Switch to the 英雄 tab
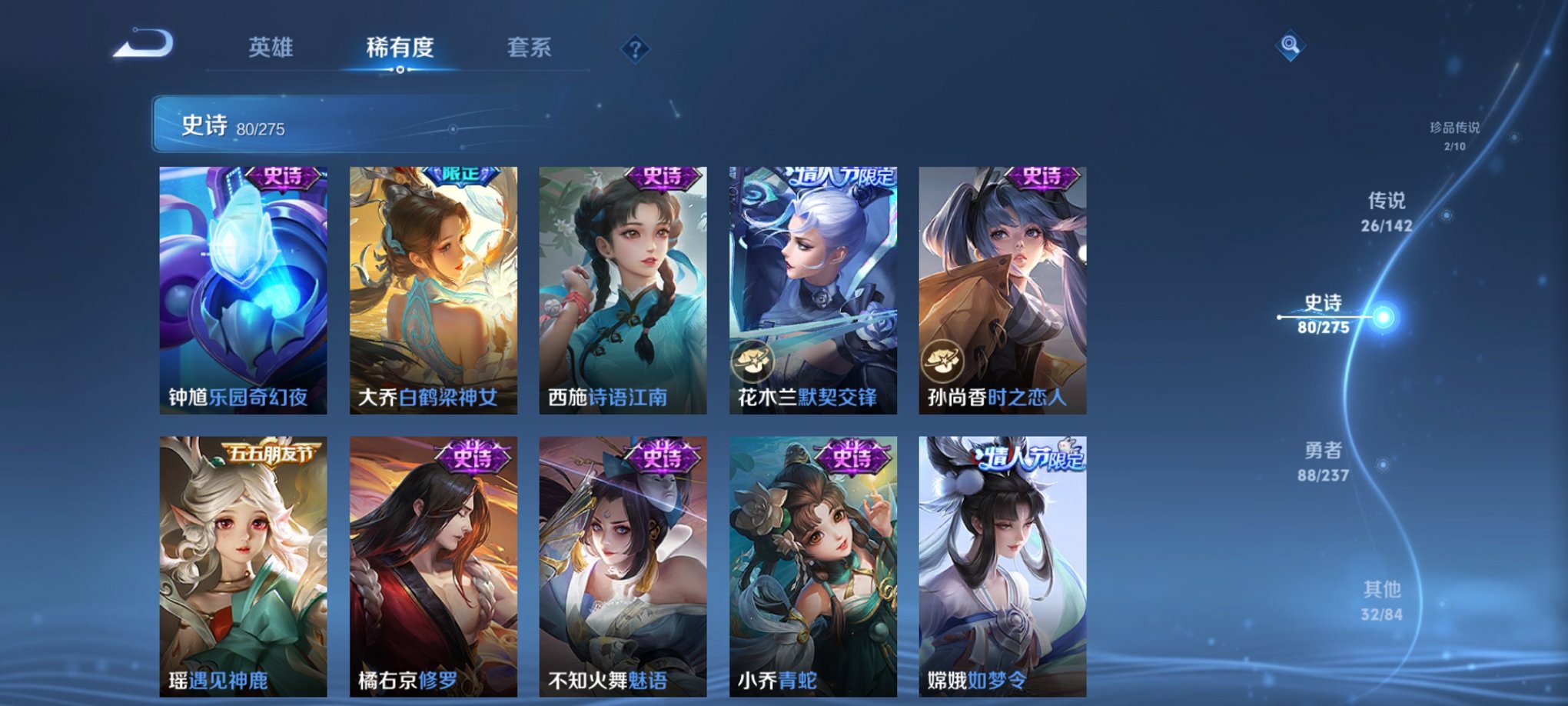Image resolution: width=1568 pixels, height=706 pixels. point(271,46)
